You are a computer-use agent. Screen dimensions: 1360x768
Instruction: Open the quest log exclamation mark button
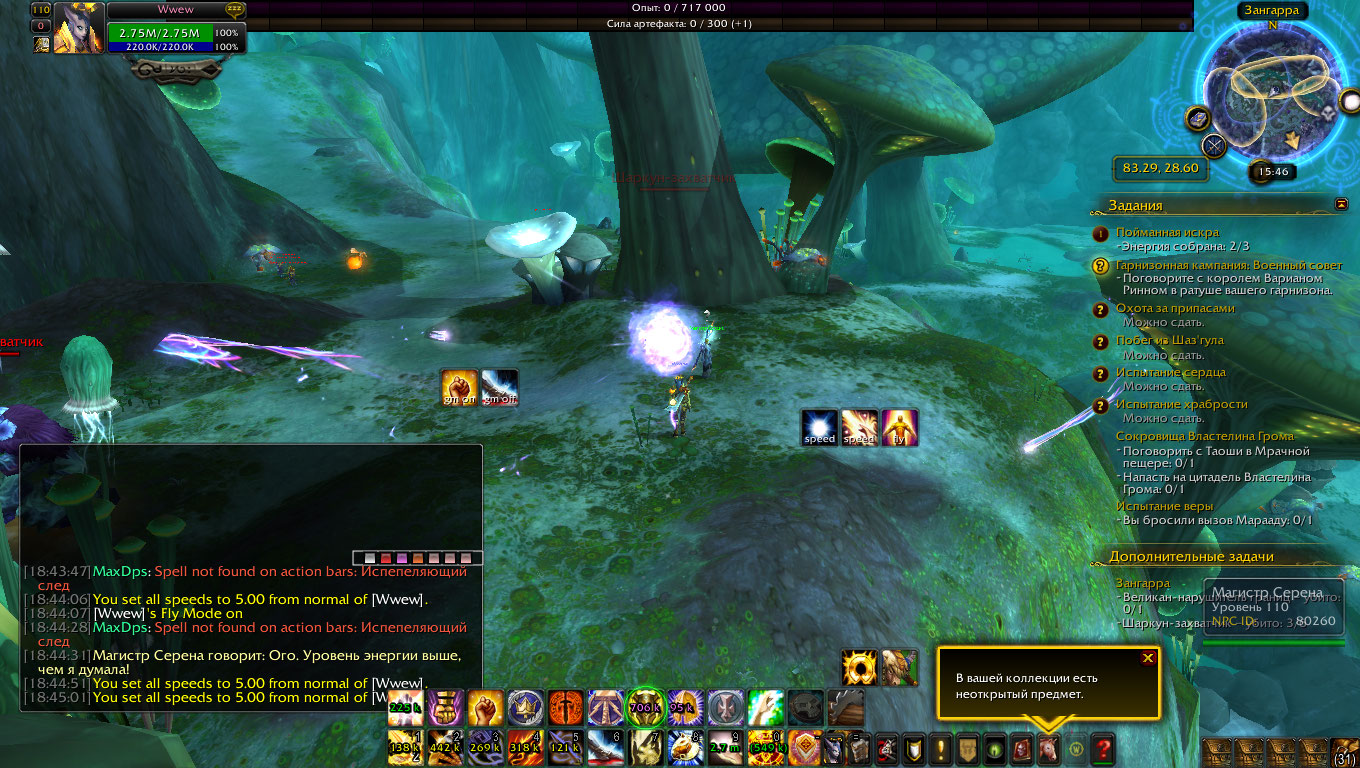[941, 748]
